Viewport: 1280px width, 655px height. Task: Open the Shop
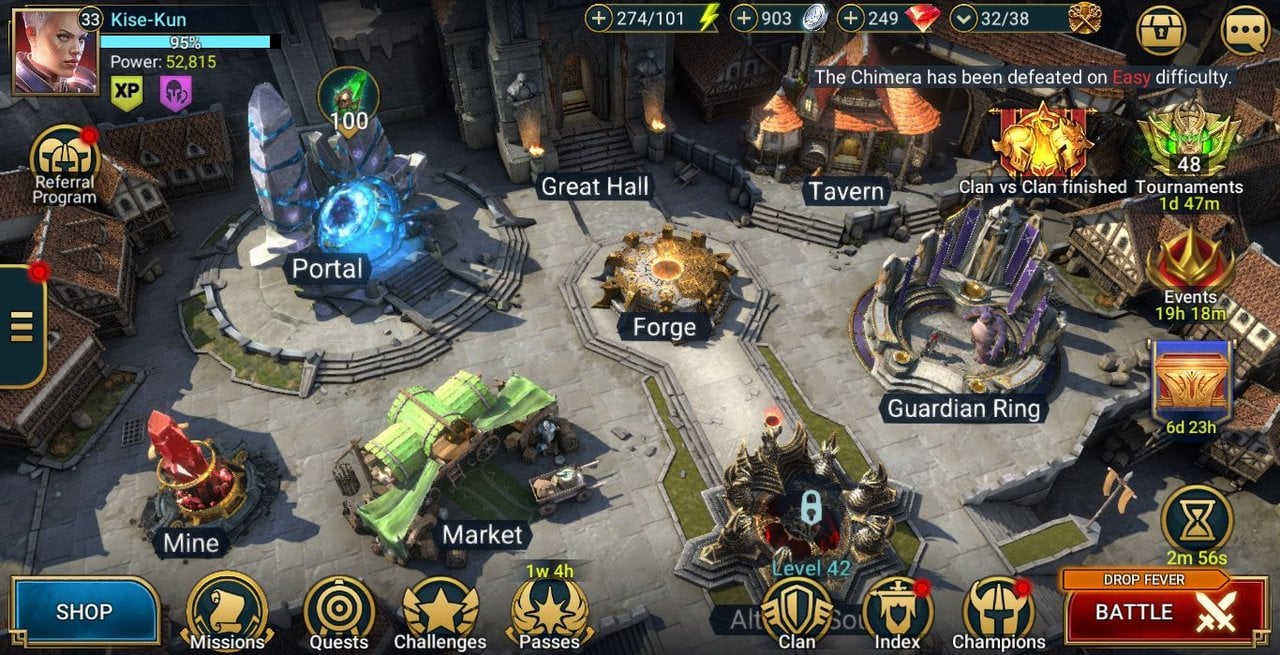point(85,611)
